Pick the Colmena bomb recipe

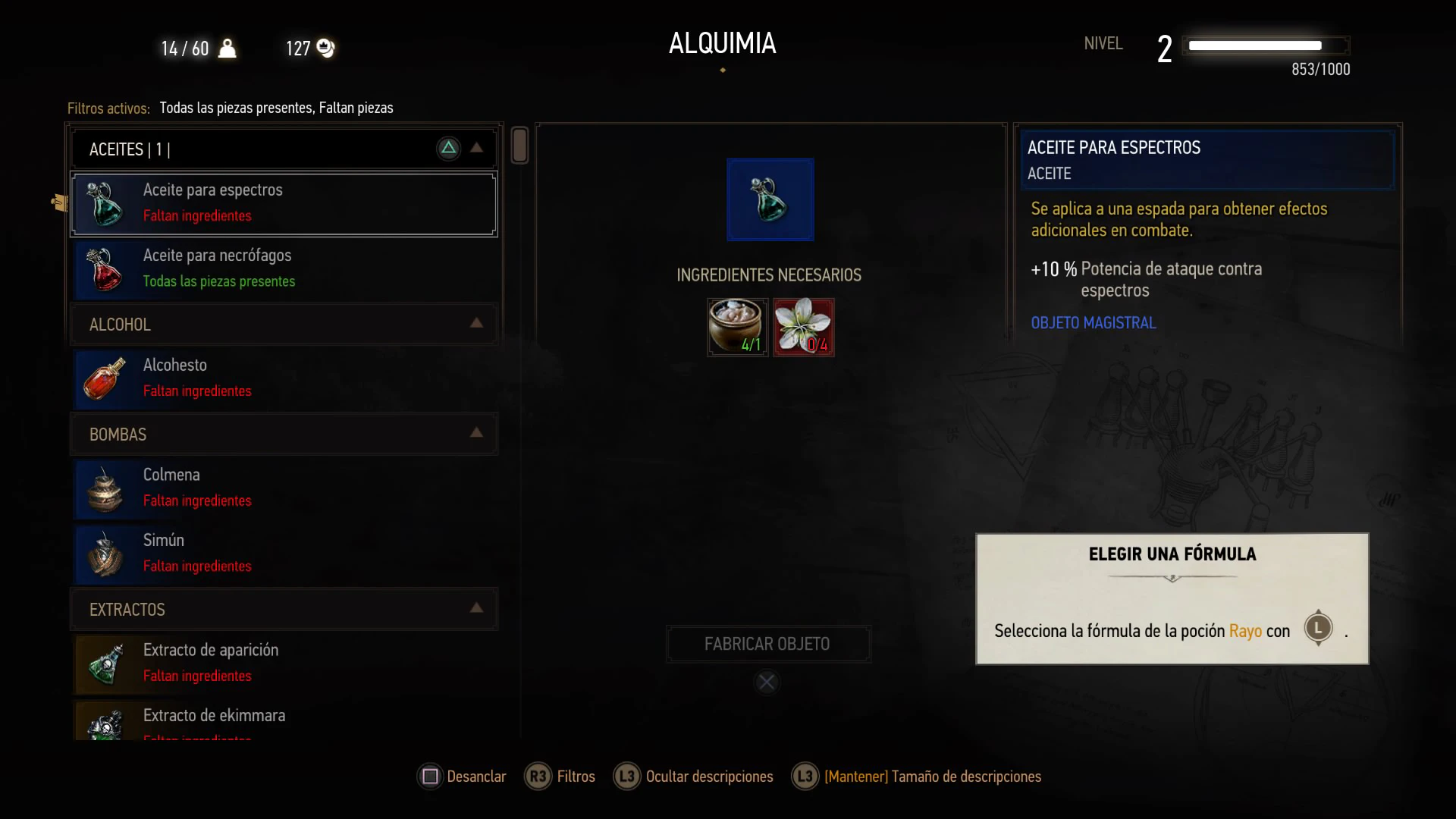coord(284,488)
